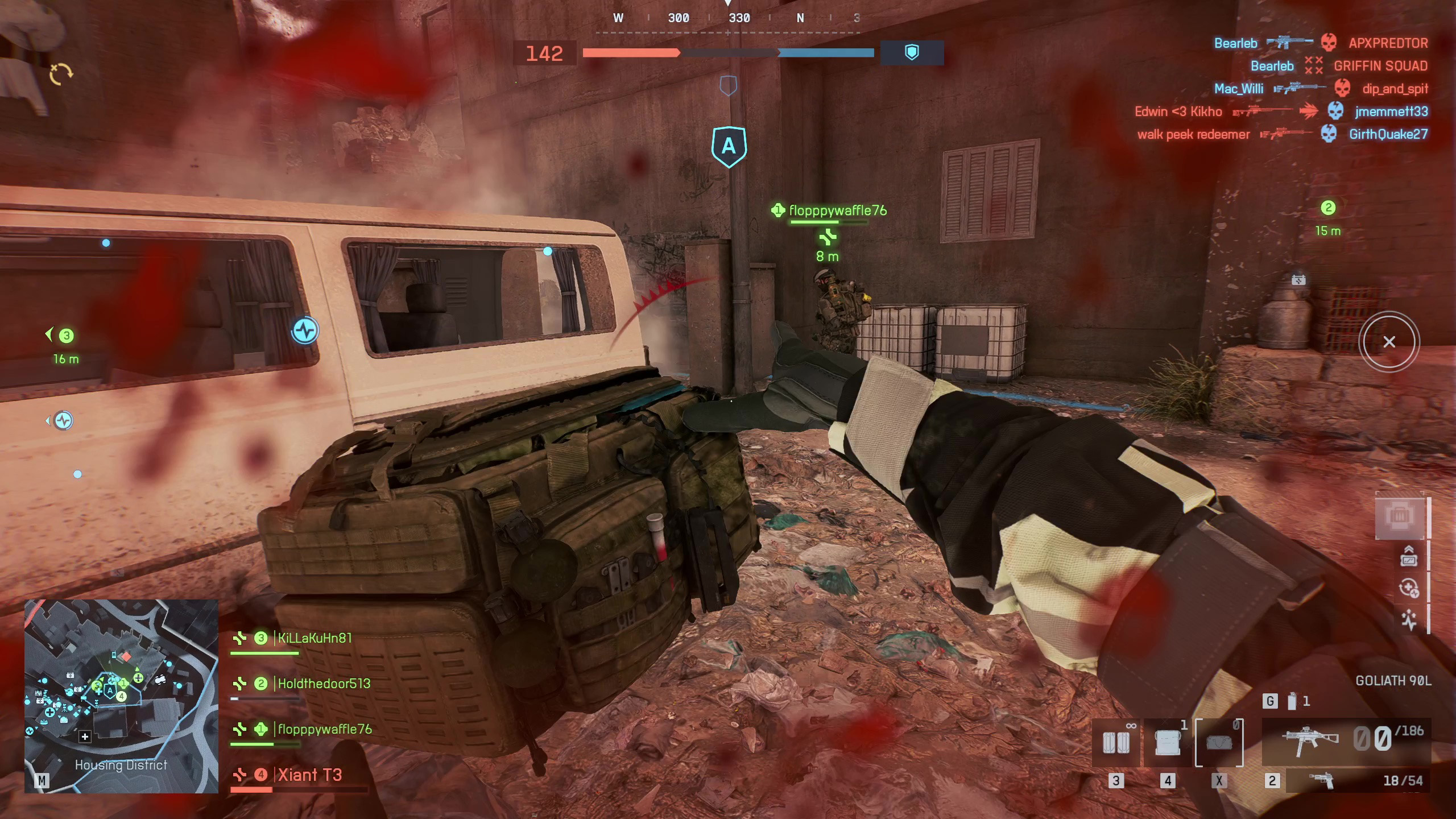1456x819 pixels.
Task: Click the objective A shield marker
Action: tap(729, 147)
